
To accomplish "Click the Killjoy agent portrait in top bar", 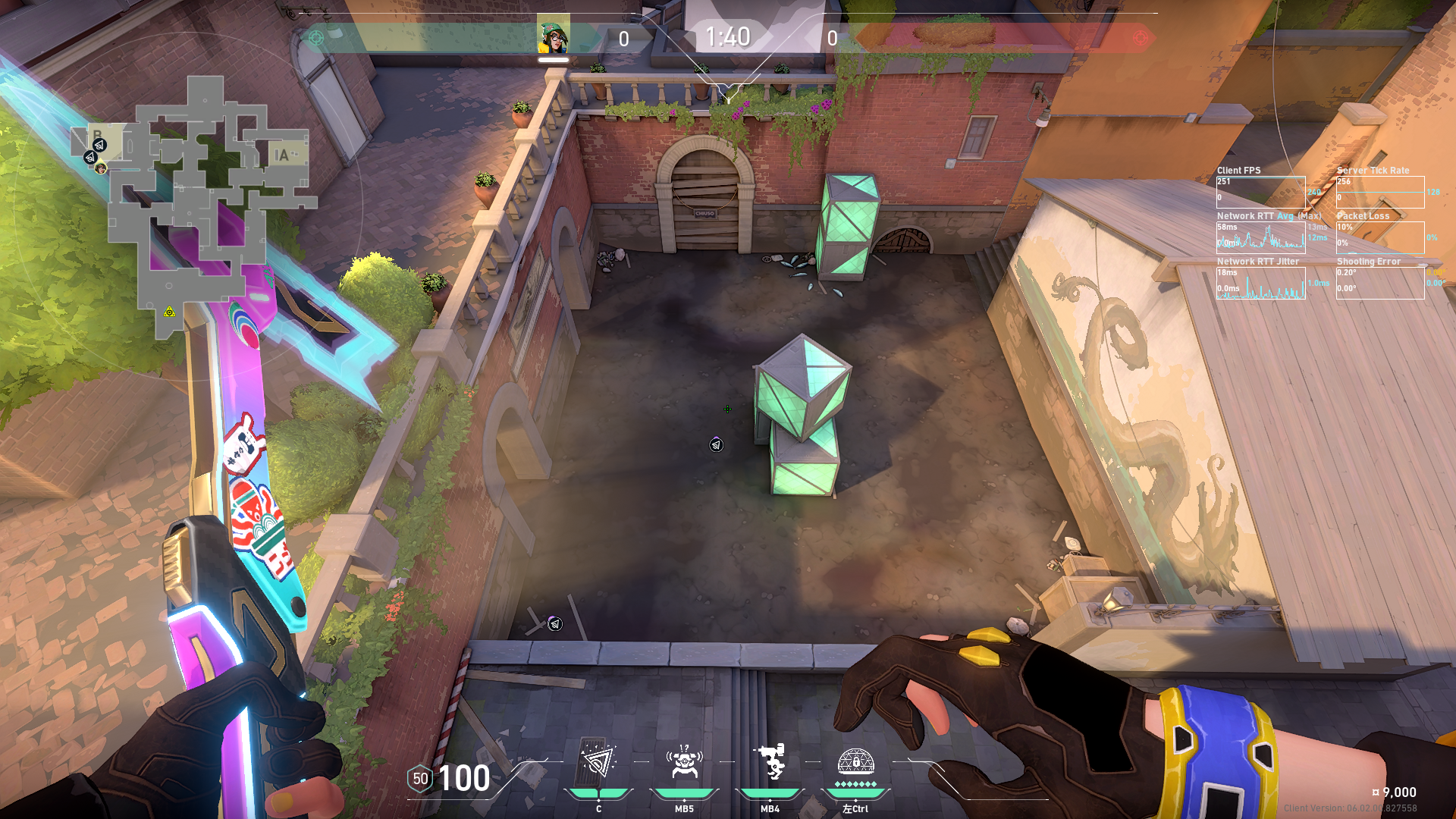I will click(x=554, y=36).
